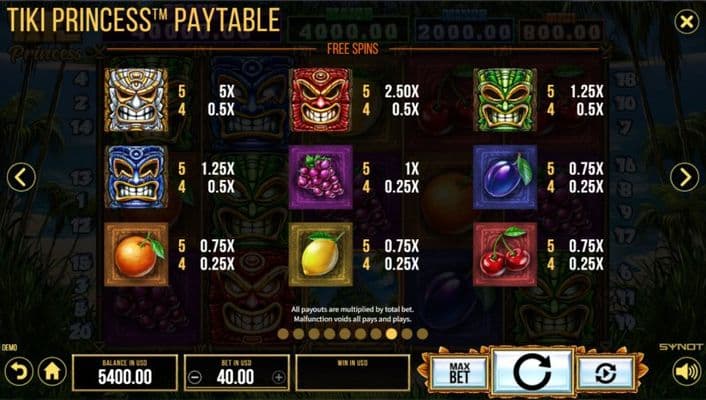Jump to the first paytable page dot

click(283, 334)
